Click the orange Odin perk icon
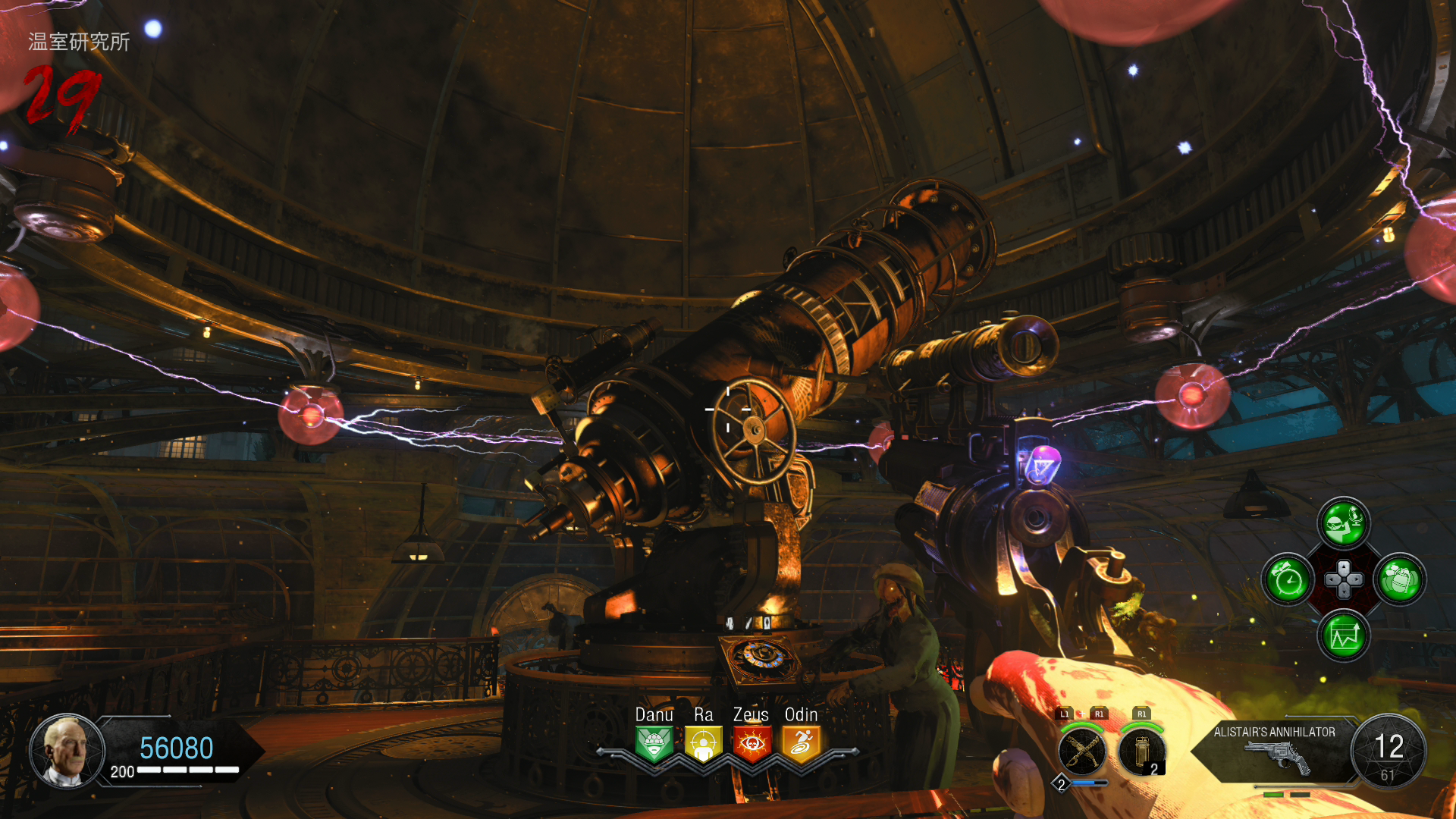 pos(801,743)
